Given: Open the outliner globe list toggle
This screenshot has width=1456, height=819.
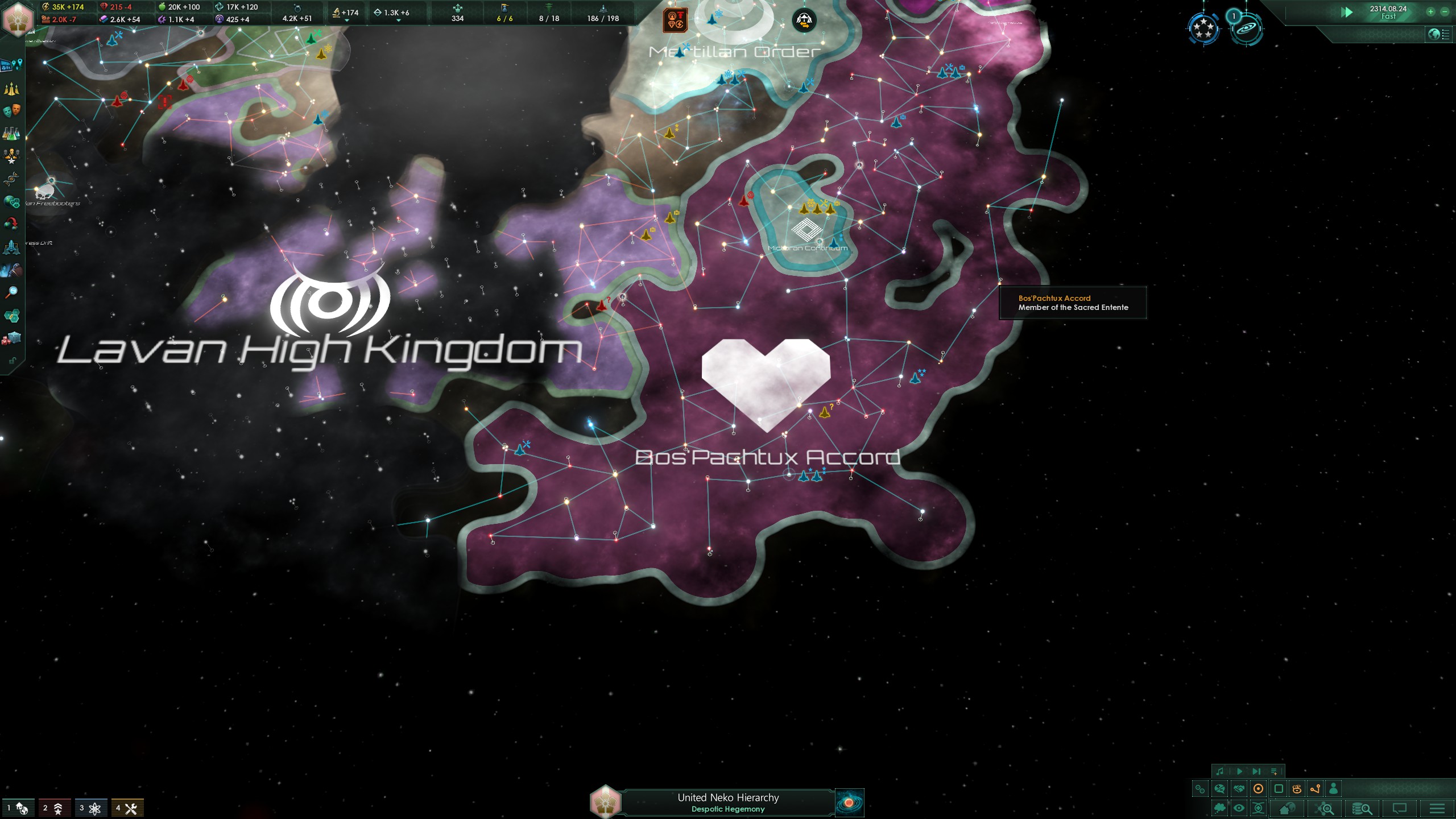Looking at the screenshot, I should (1438, 34).
